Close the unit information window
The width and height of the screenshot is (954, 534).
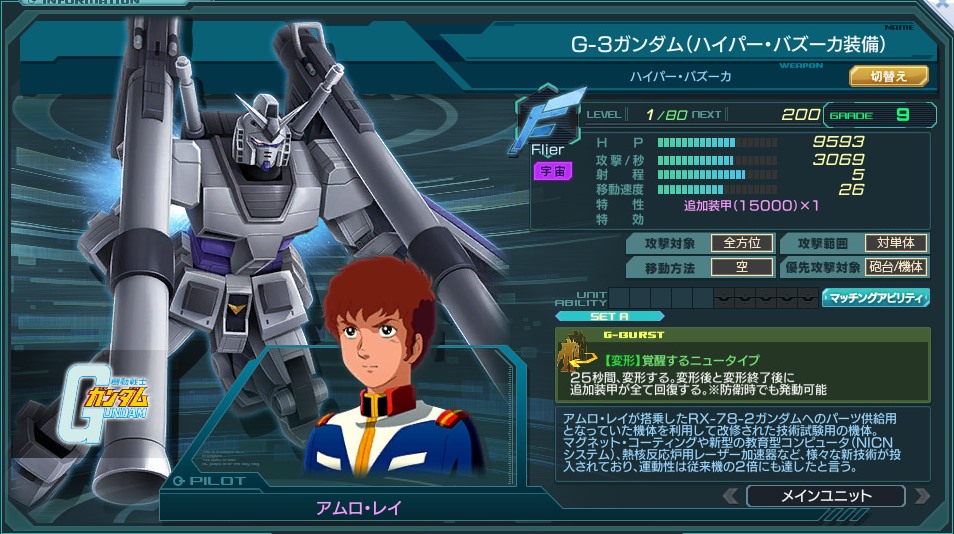point(942,8)
